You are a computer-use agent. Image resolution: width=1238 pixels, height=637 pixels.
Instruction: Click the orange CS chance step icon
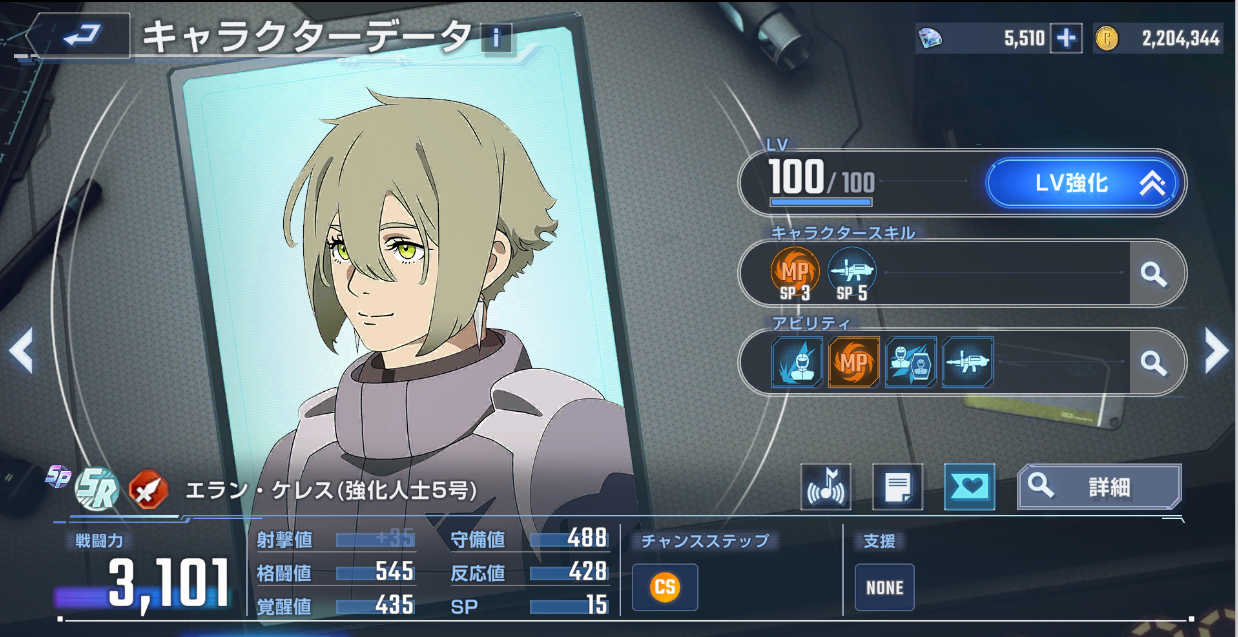pos(665,587)
